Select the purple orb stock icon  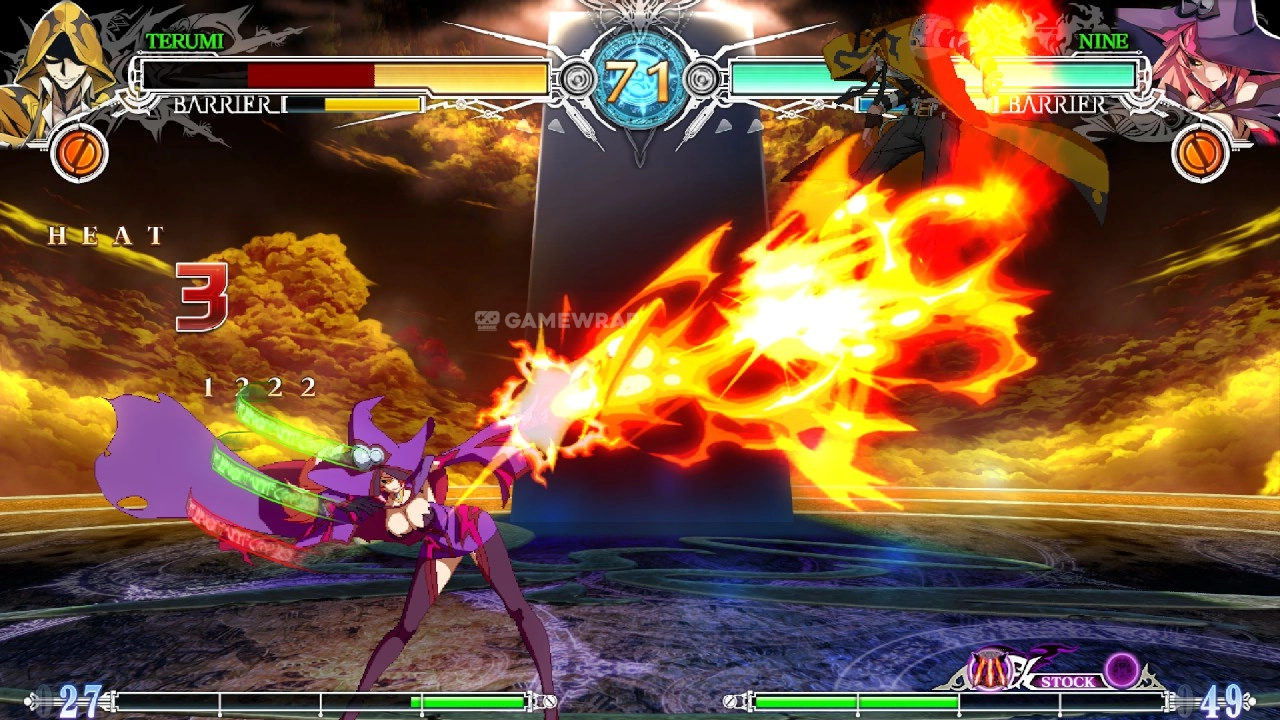1122,669
